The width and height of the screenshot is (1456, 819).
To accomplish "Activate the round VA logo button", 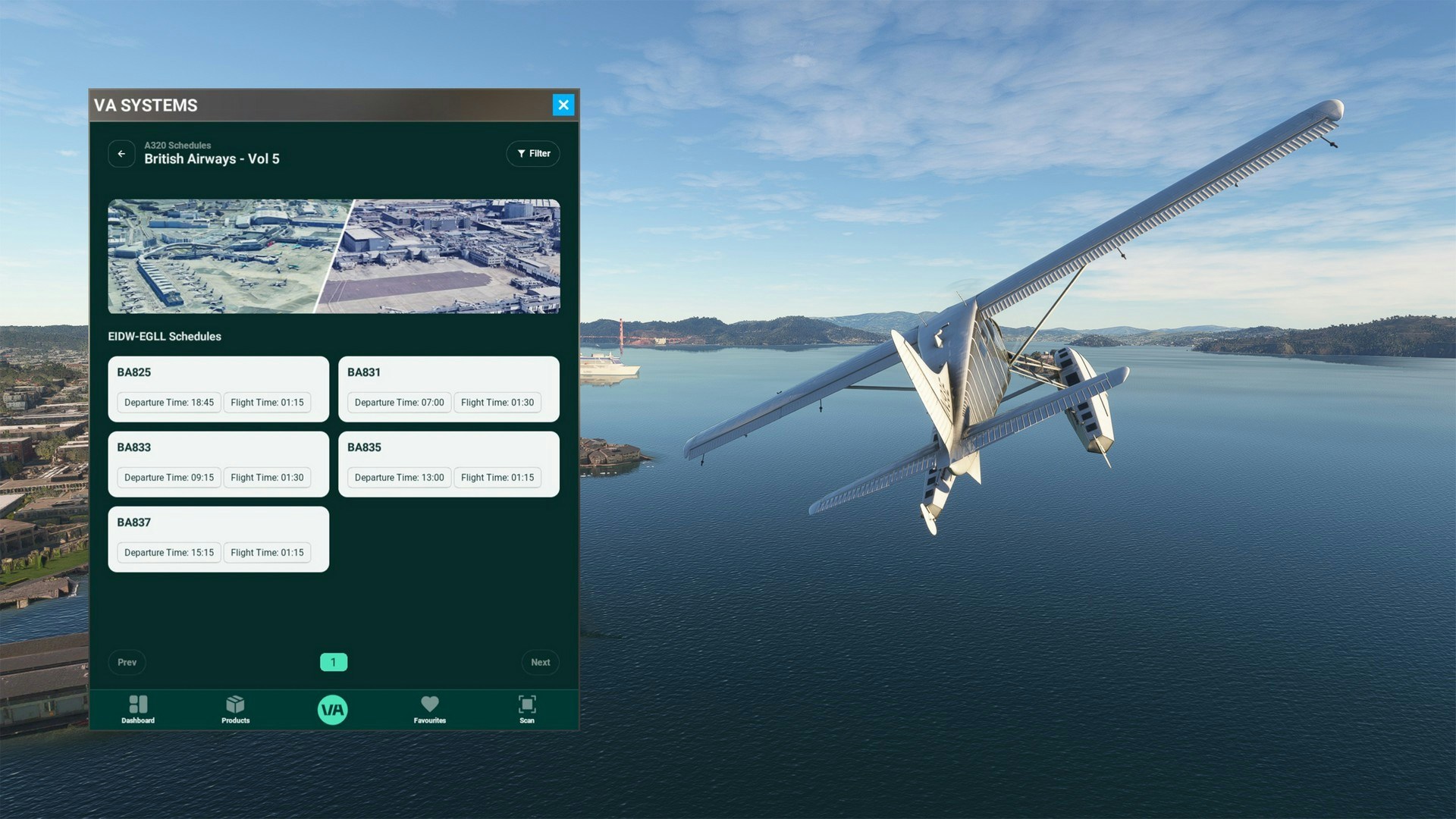I will click(332, 710).
